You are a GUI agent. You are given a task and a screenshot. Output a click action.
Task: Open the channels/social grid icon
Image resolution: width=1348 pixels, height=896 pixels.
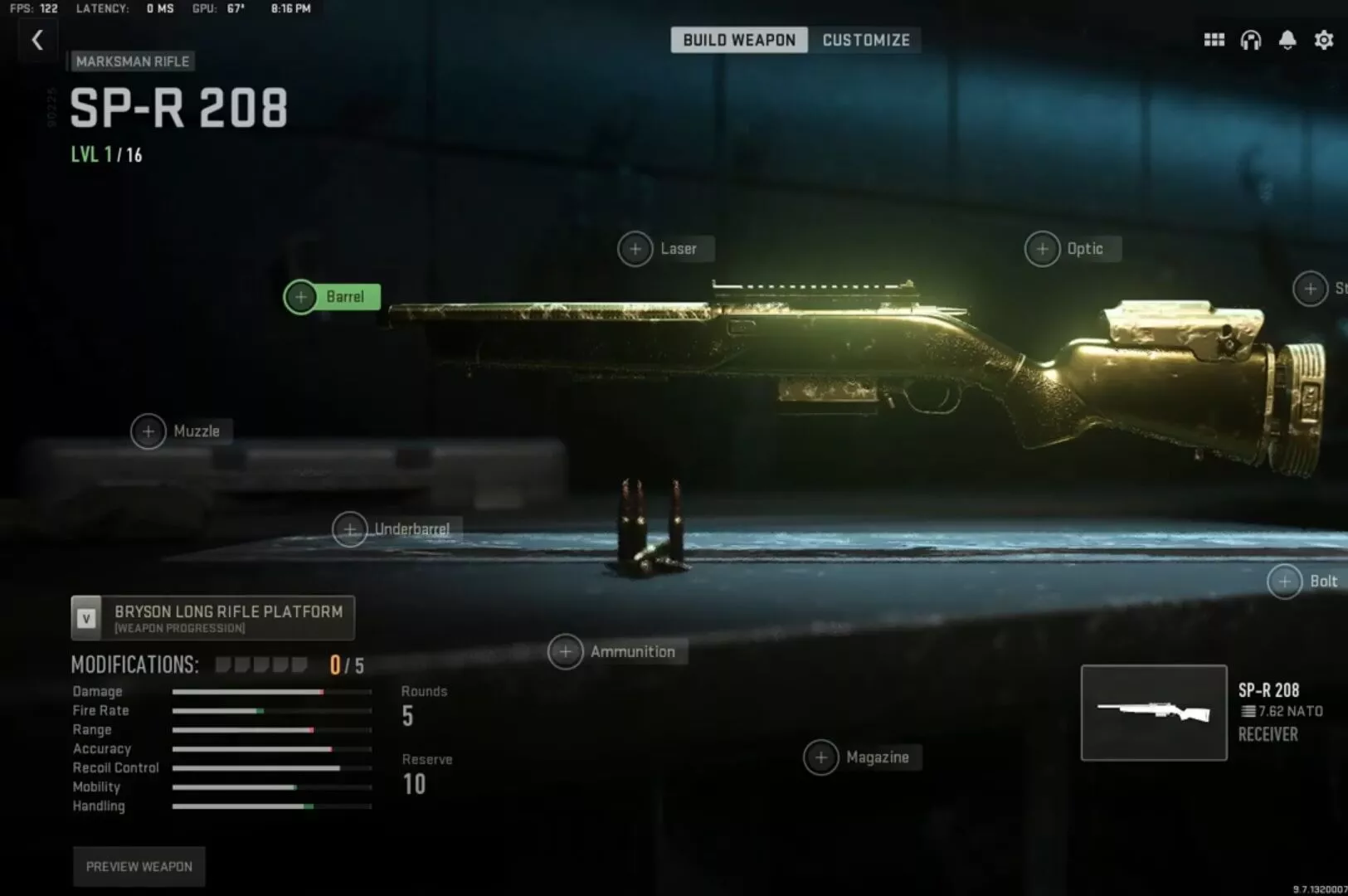[x=1213, y=39]
